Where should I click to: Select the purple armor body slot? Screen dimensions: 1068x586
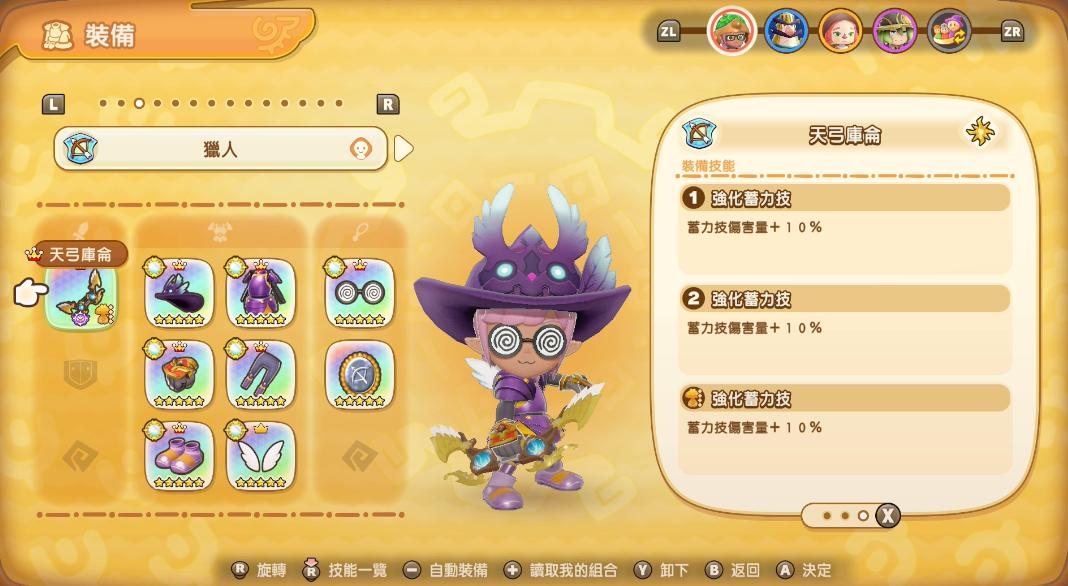coord(261,293)
